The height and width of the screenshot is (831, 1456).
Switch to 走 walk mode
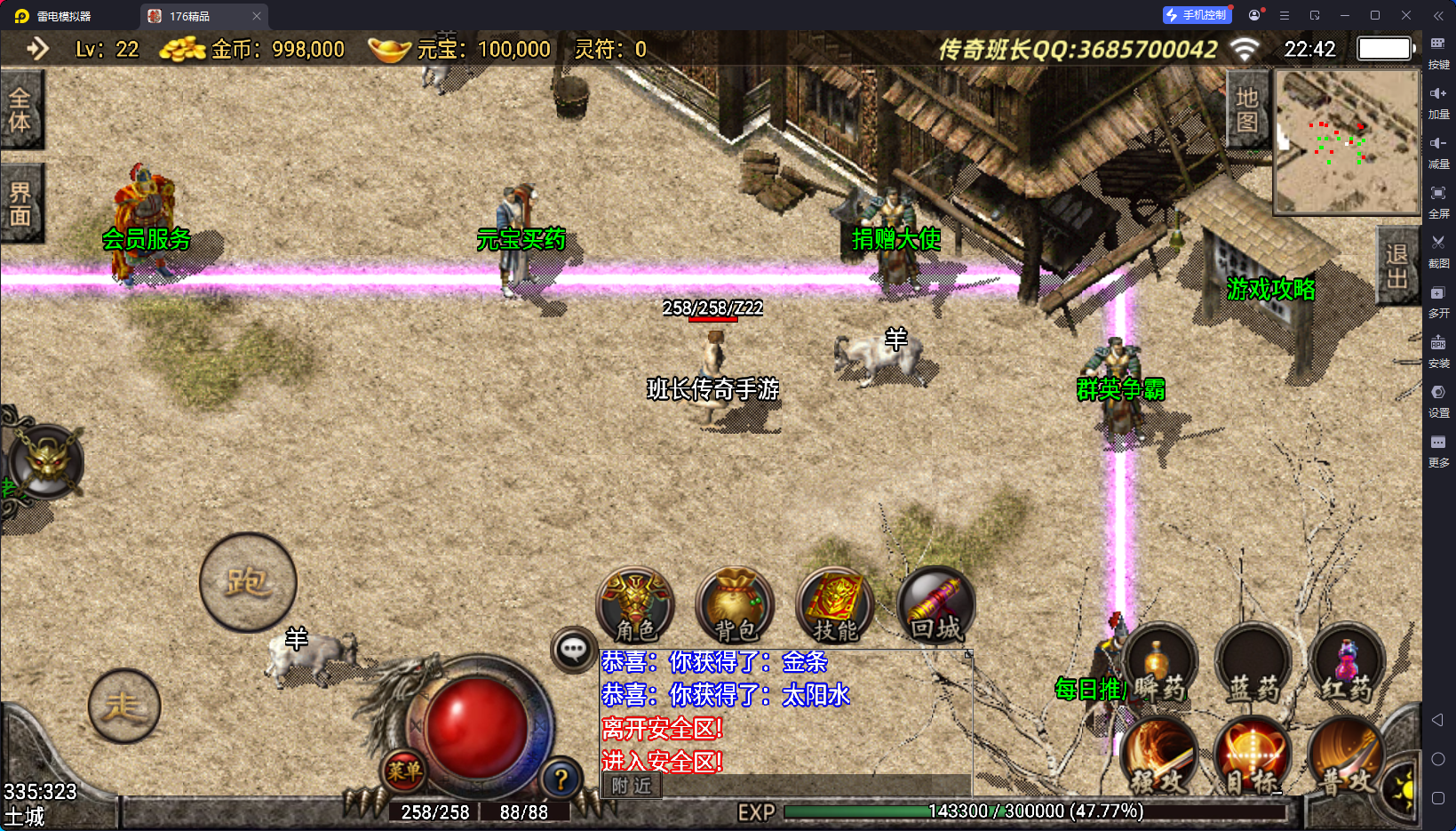tap(124, 706)
